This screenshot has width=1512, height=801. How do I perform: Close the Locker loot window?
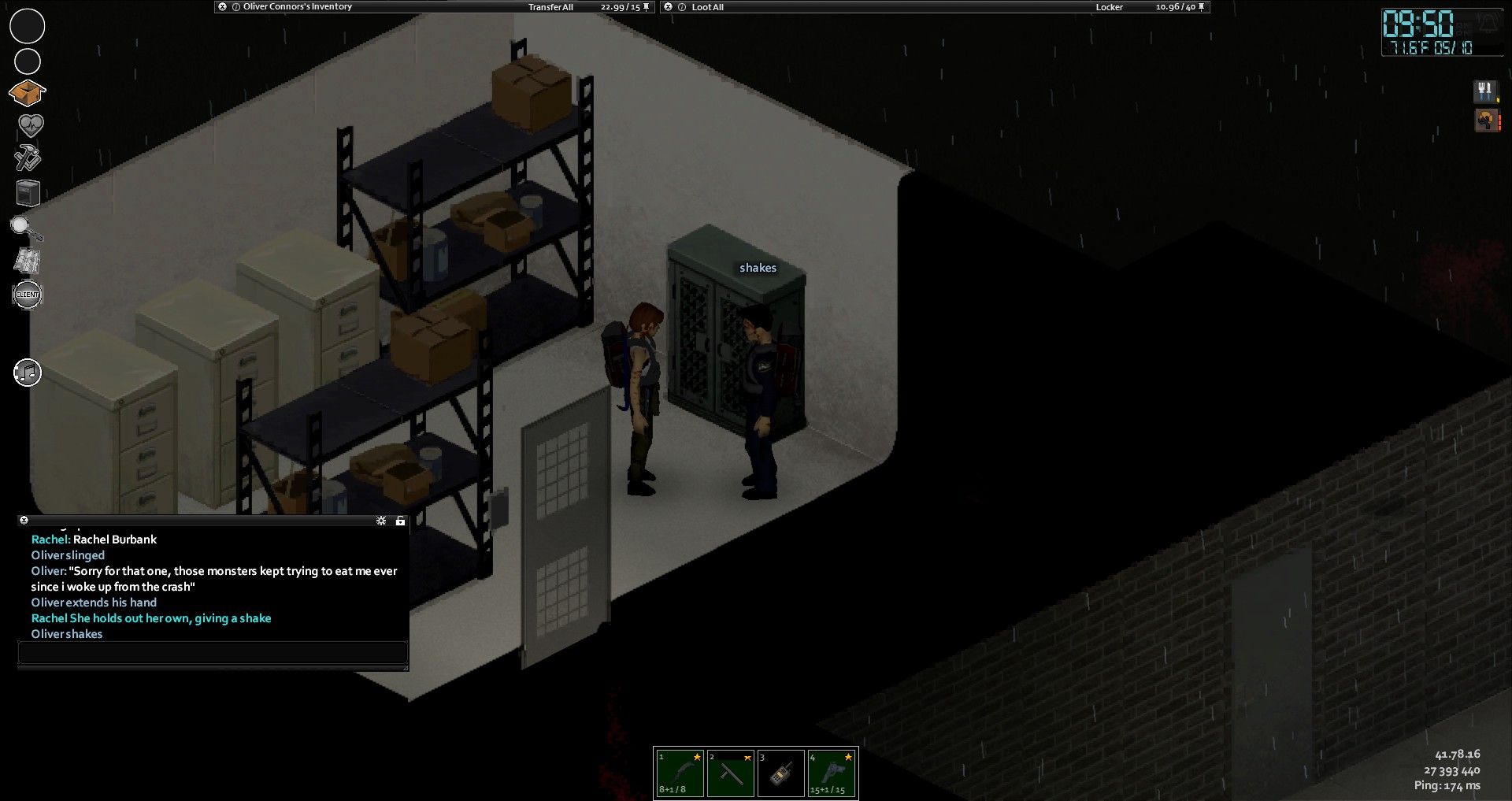click(x=669, y=7)
